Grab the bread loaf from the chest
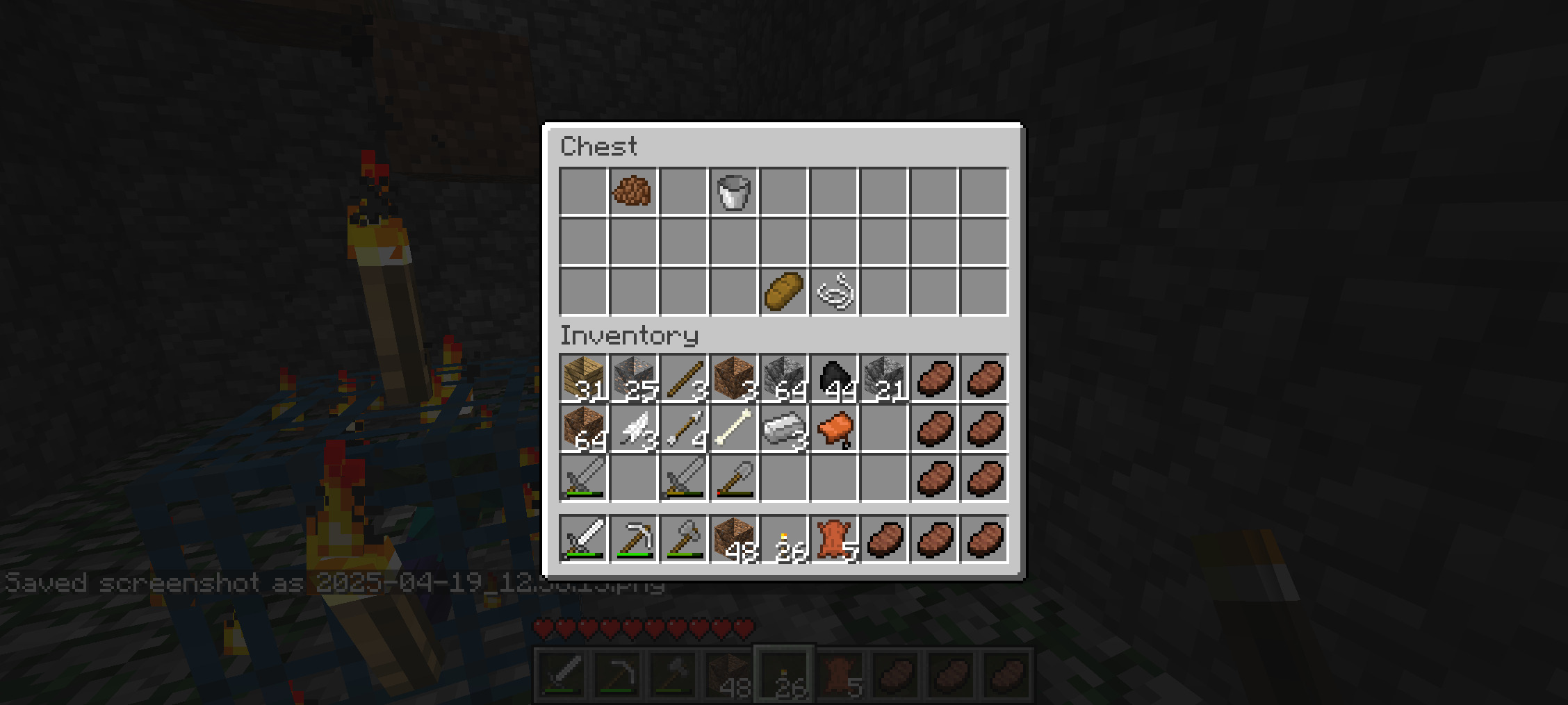 783,291
